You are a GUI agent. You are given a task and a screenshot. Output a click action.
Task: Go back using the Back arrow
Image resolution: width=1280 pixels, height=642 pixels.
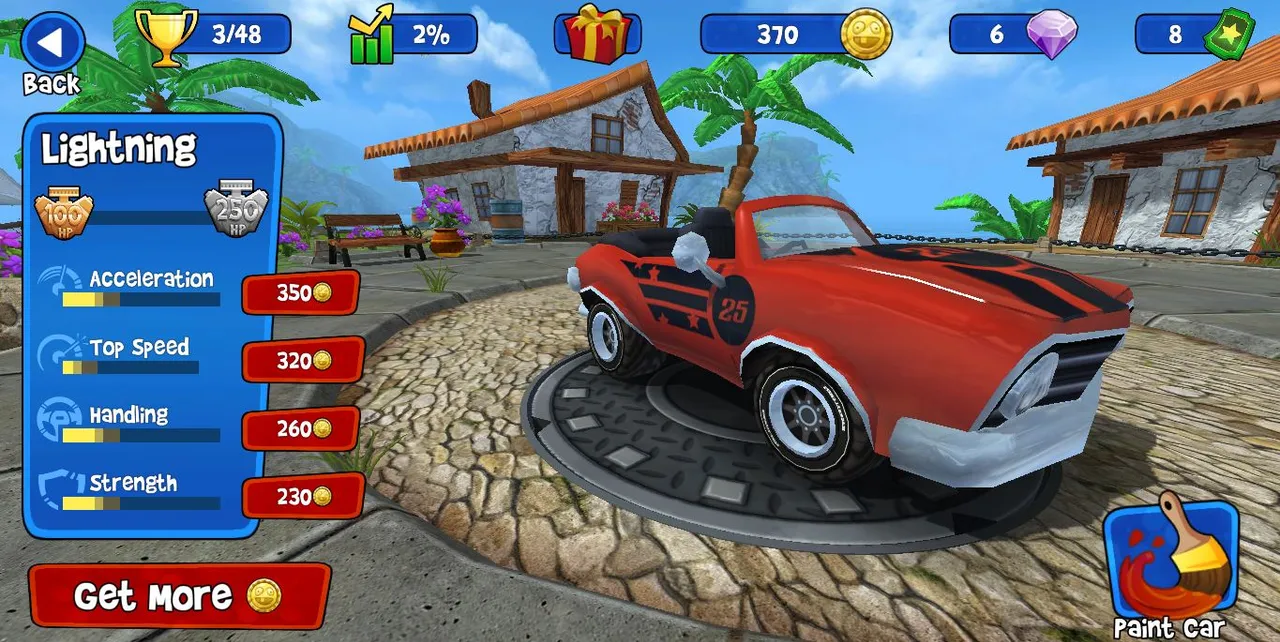pos(52,44)
